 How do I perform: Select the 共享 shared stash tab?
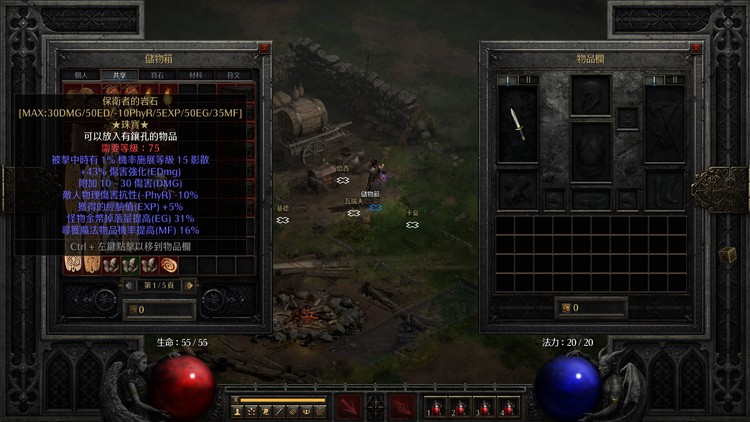click(119, 75)
